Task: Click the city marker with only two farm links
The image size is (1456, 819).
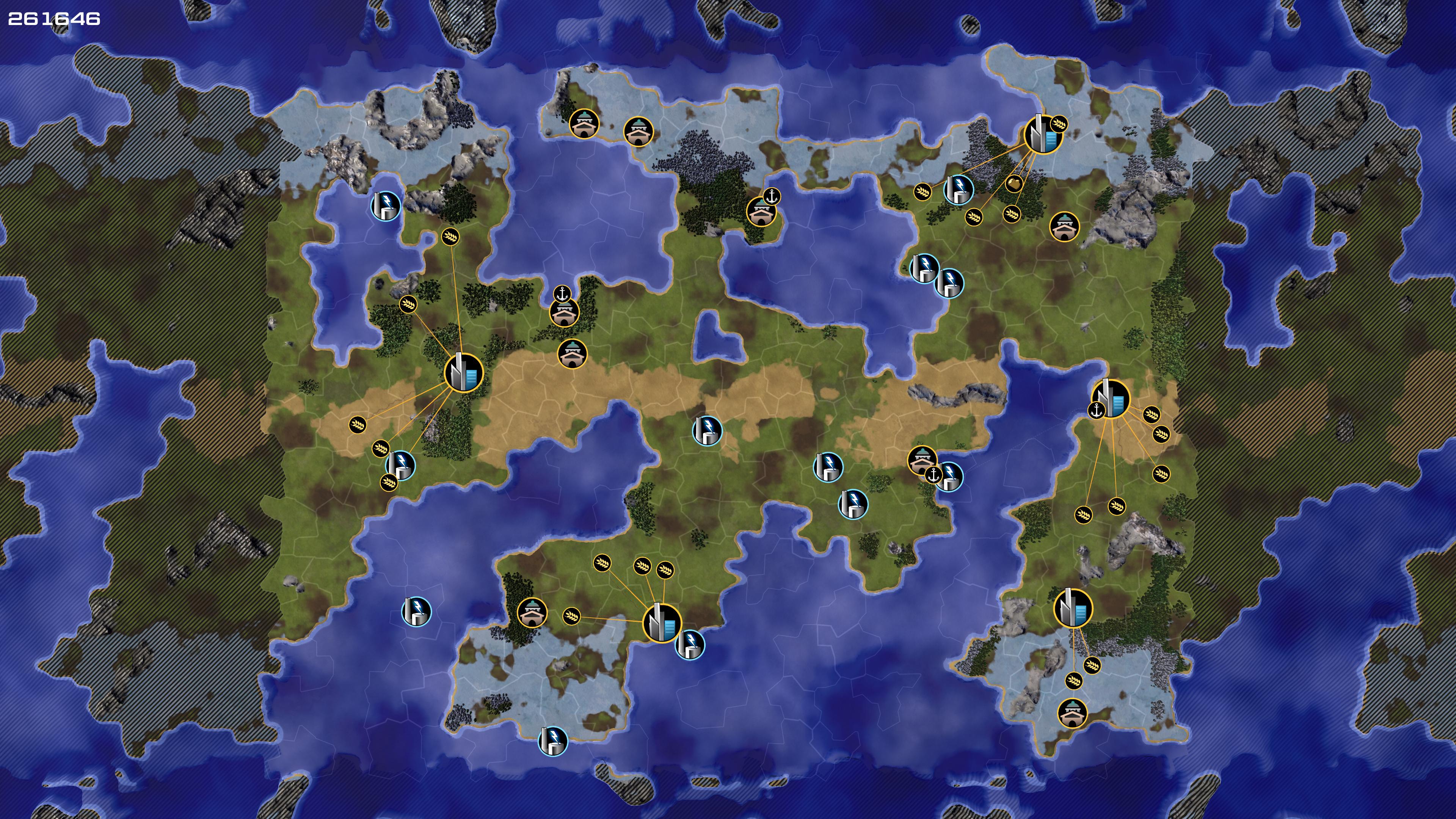Action: click(1073, 608)
